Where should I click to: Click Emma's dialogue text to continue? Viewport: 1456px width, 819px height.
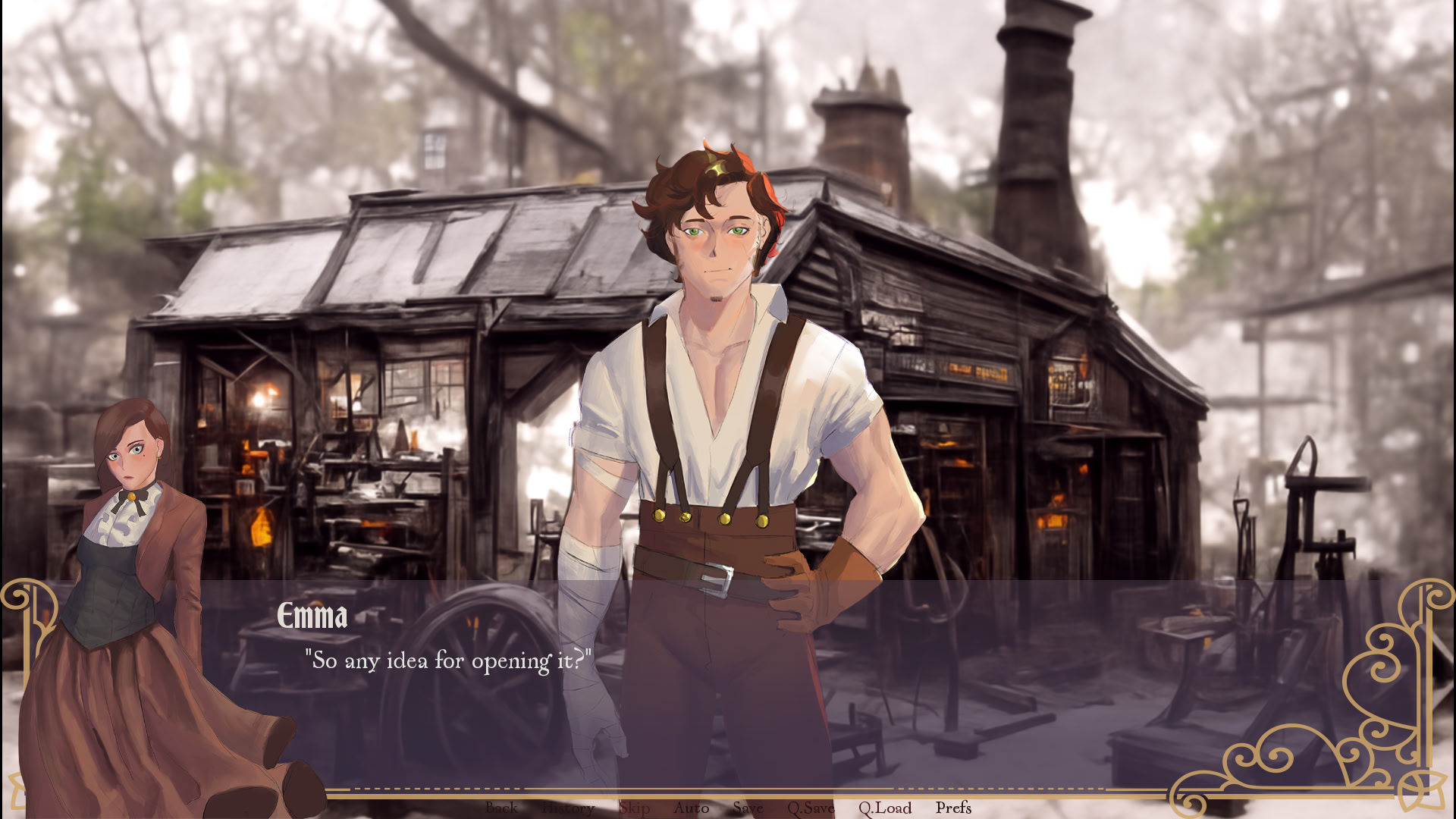pyautogui.click(x=447, y=661)
